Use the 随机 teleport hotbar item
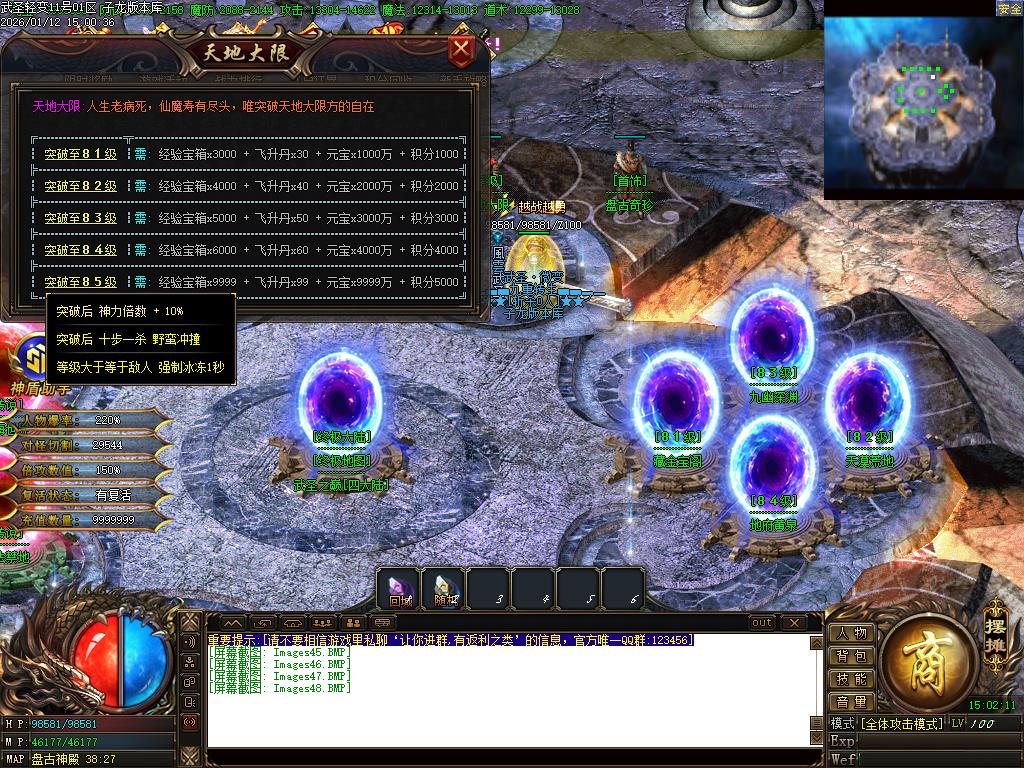Viewport: 1024px width, 768px height. (x=445, y=589)
